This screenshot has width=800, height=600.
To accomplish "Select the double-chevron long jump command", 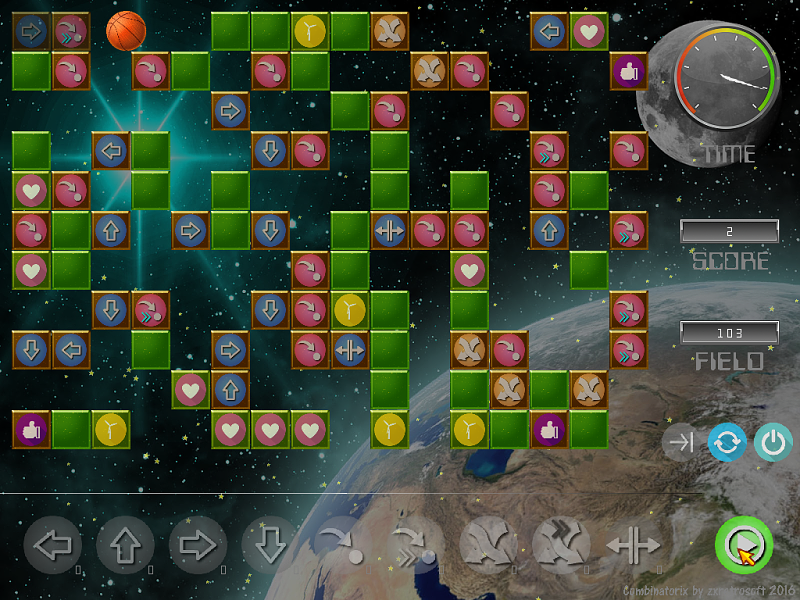I will 415,546.
